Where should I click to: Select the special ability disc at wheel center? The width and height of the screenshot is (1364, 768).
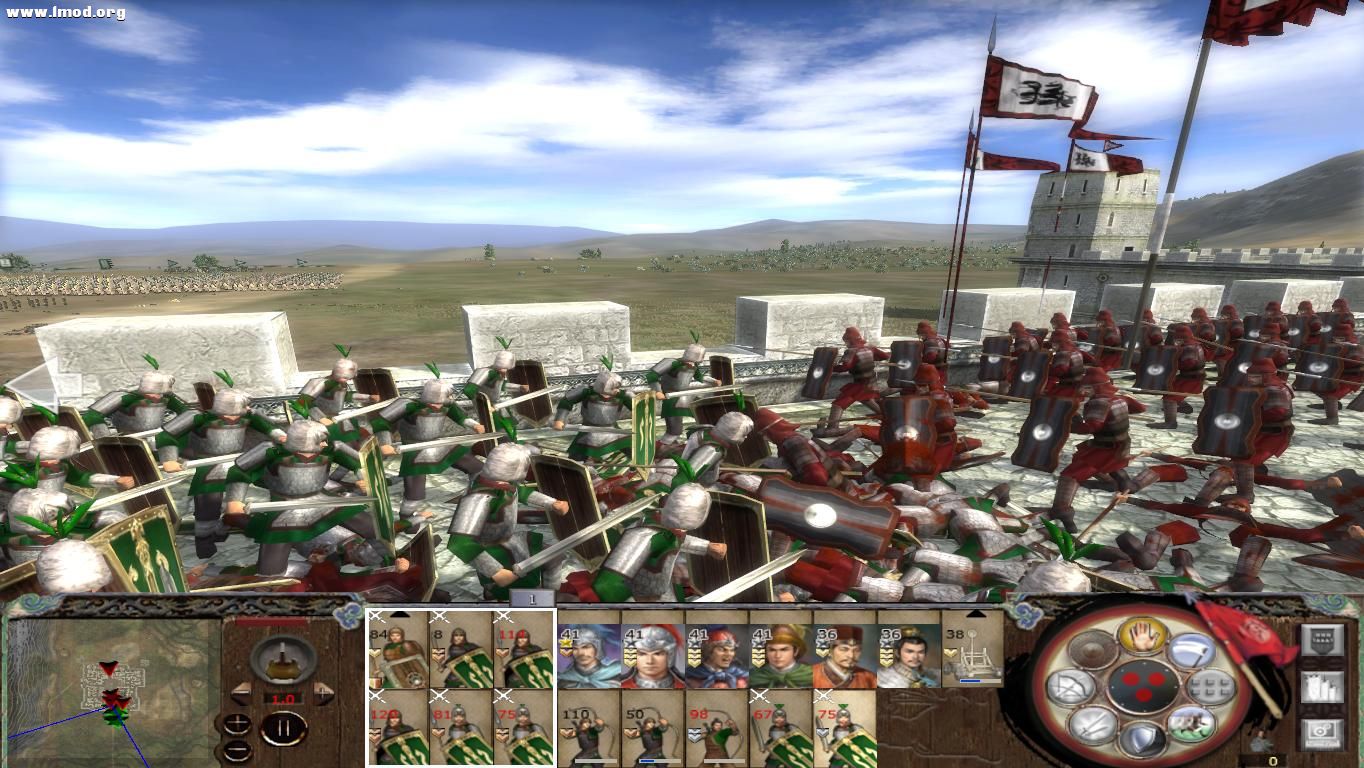tap(1142, 688)
